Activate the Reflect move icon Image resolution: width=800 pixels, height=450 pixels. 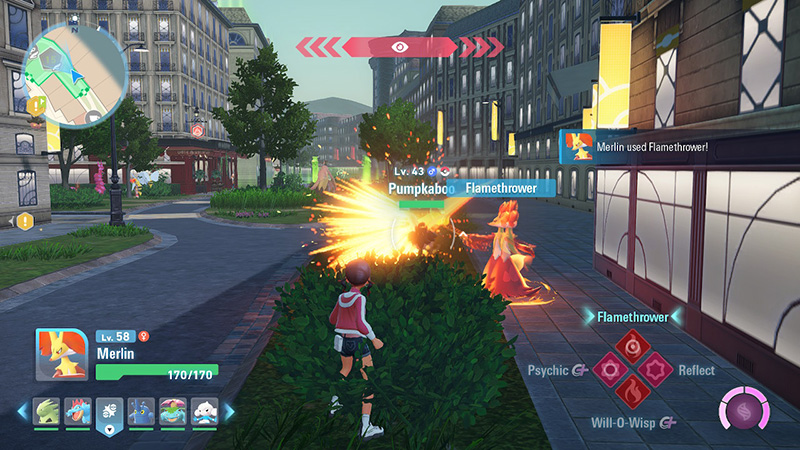tap(654, 371)
